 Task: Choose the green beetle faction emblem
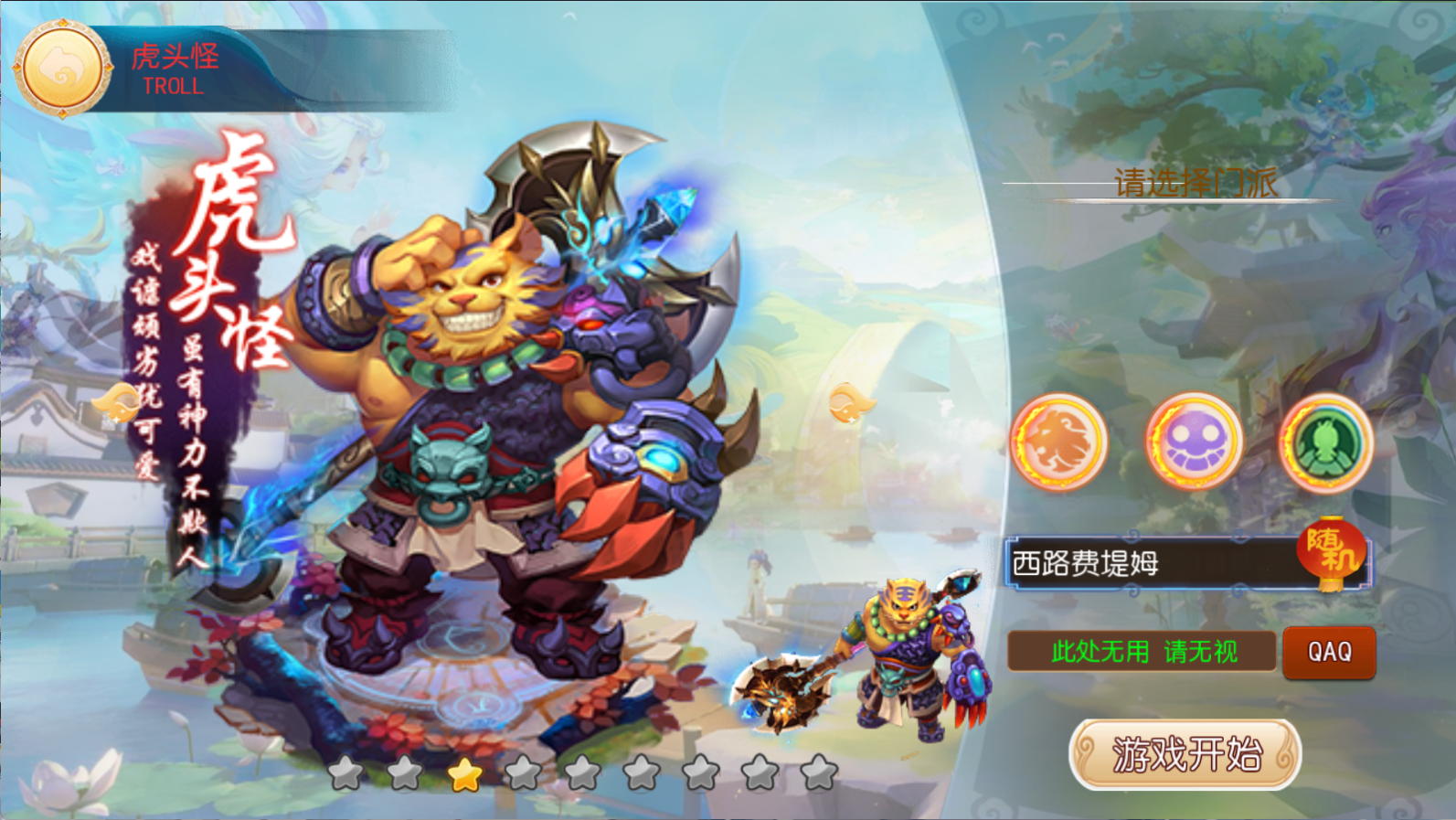tap(1325, 442)
